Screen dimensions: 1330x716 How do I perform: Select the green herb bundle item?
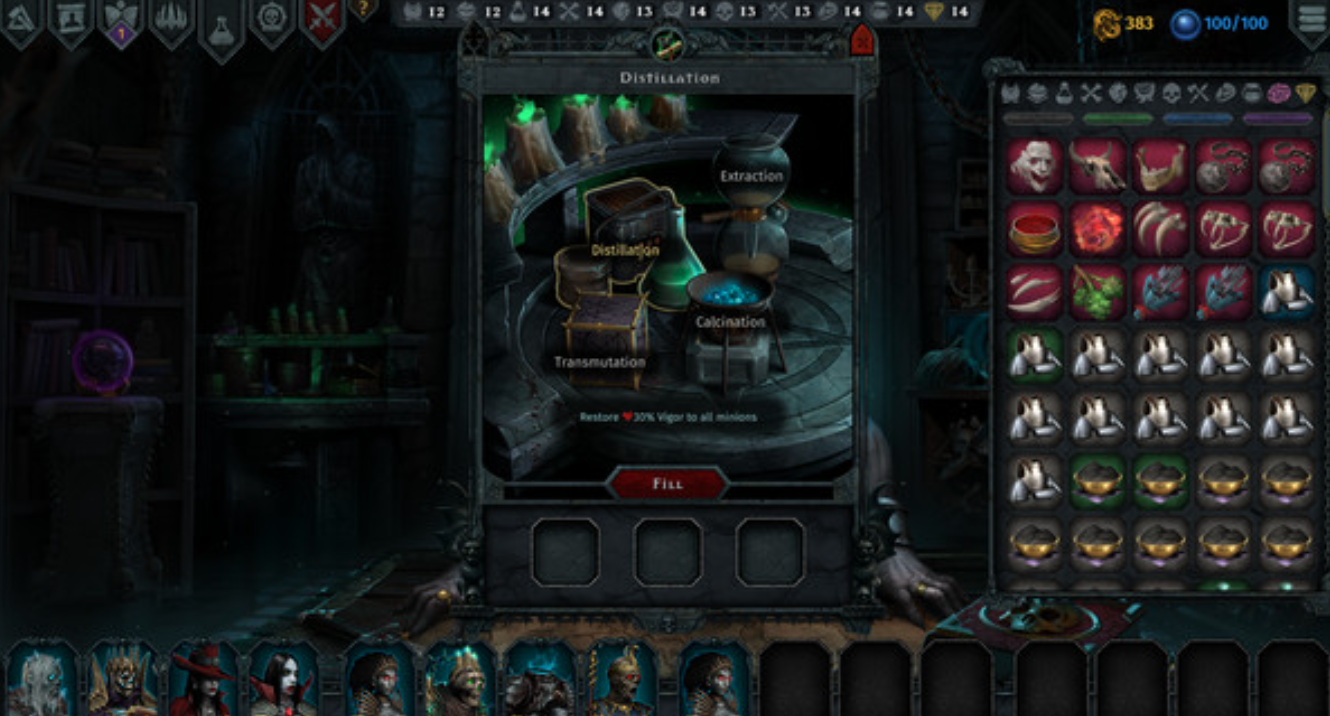click(1097, 292)
